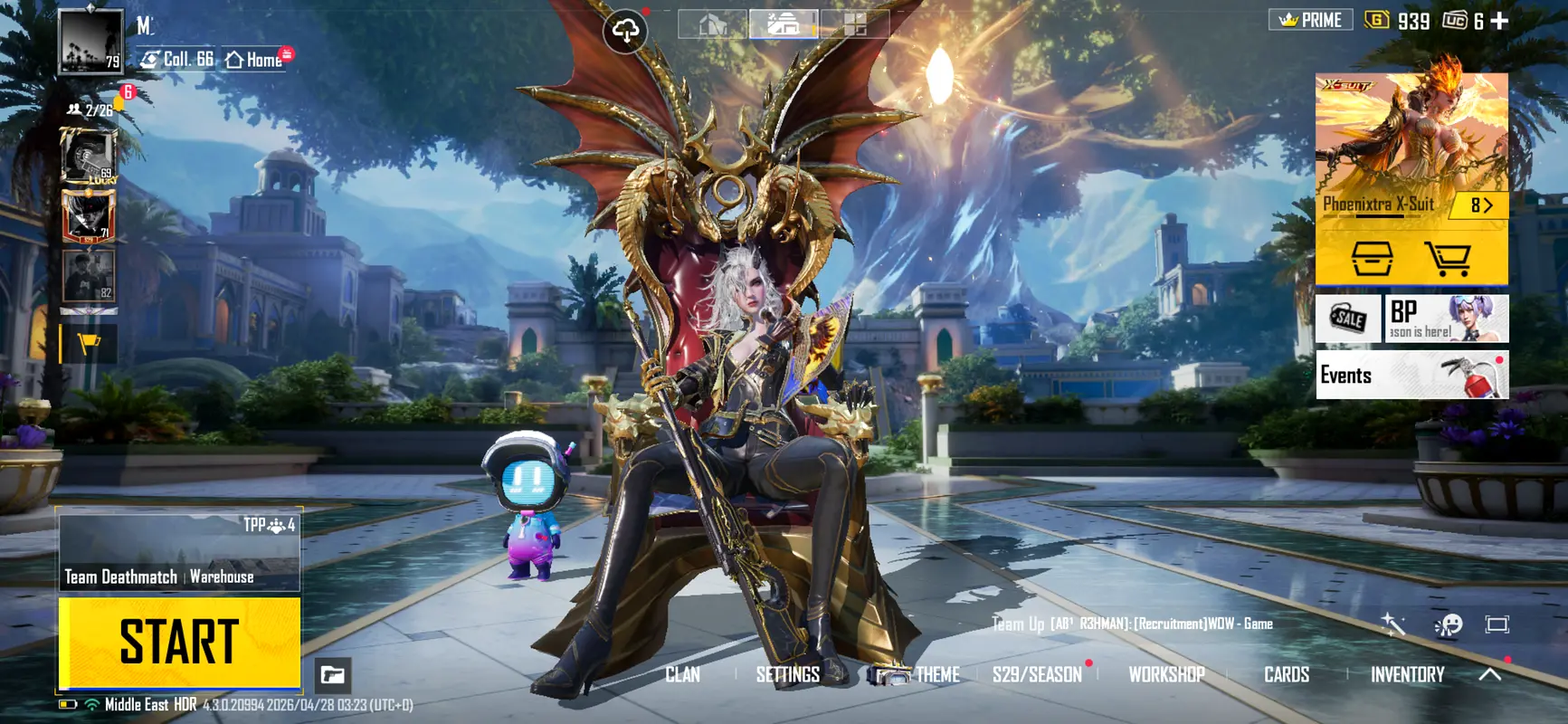This screenshot has width=1568, height=724.
Task: Tap the cloud download icon
Action: [625, 31]
